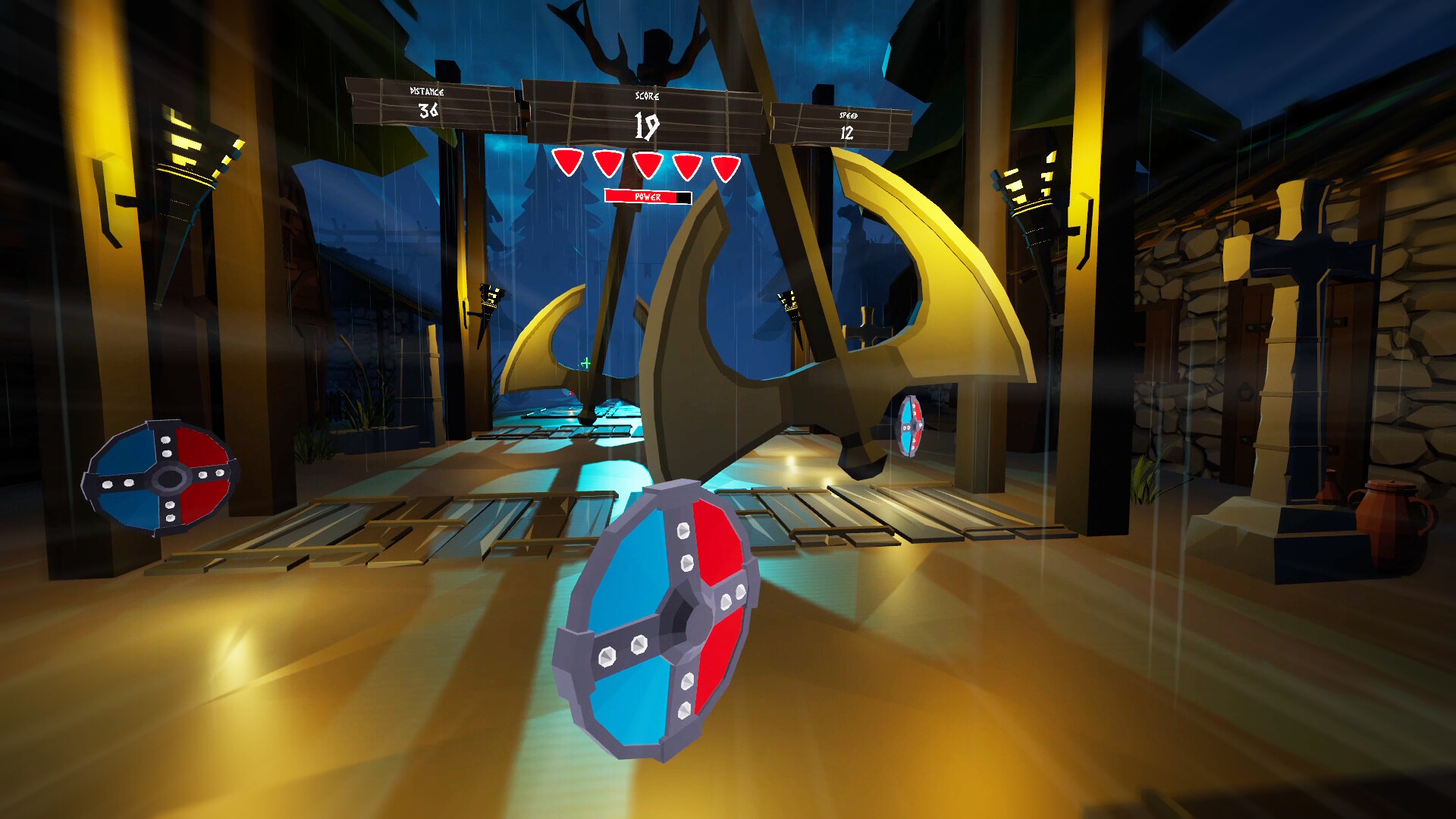Switch to the DISTANCE readout showing 36

[x=427, y=108]
